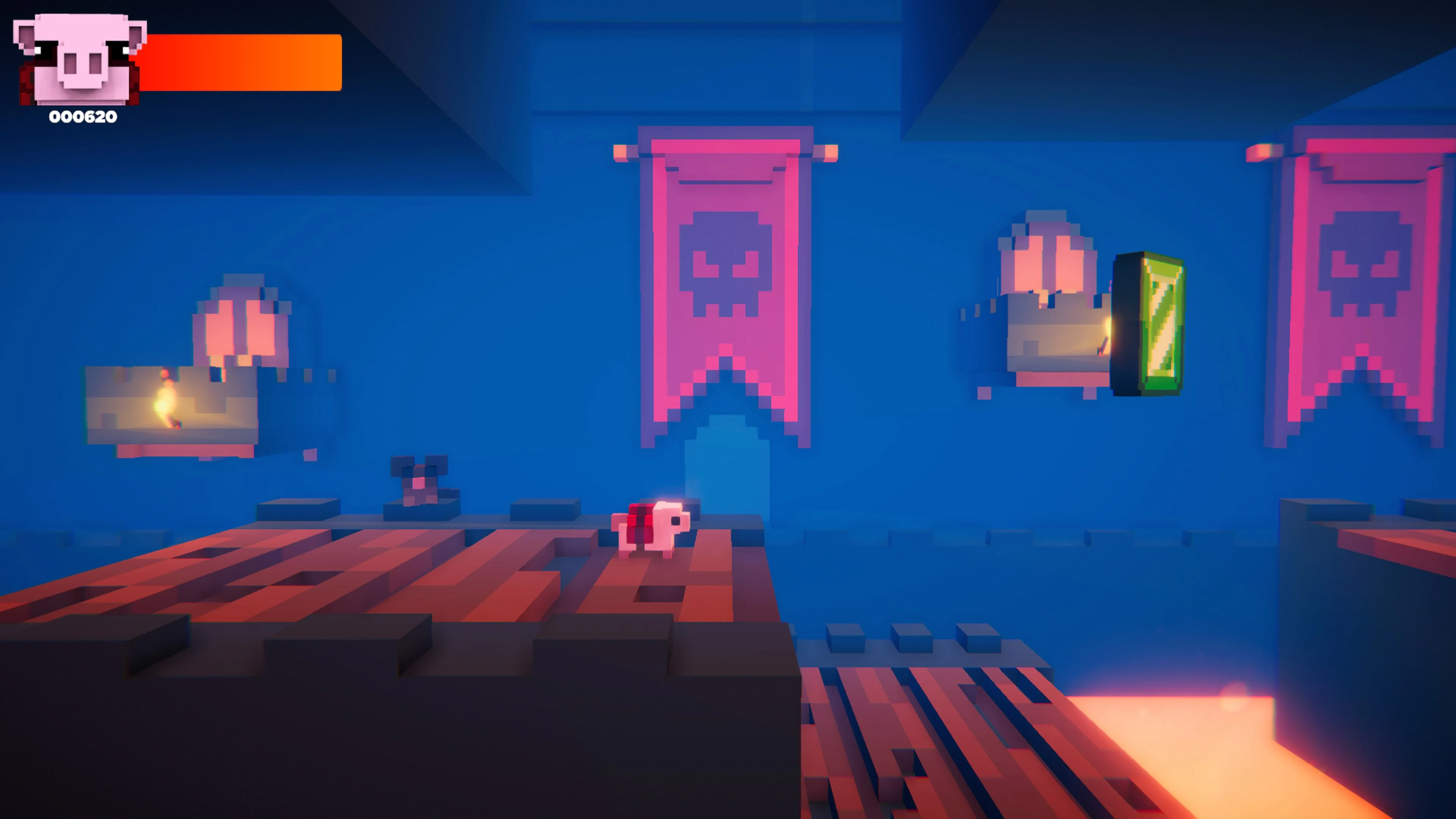
Task: Click the pixel pig portrait icon
Action: point(79,60)
